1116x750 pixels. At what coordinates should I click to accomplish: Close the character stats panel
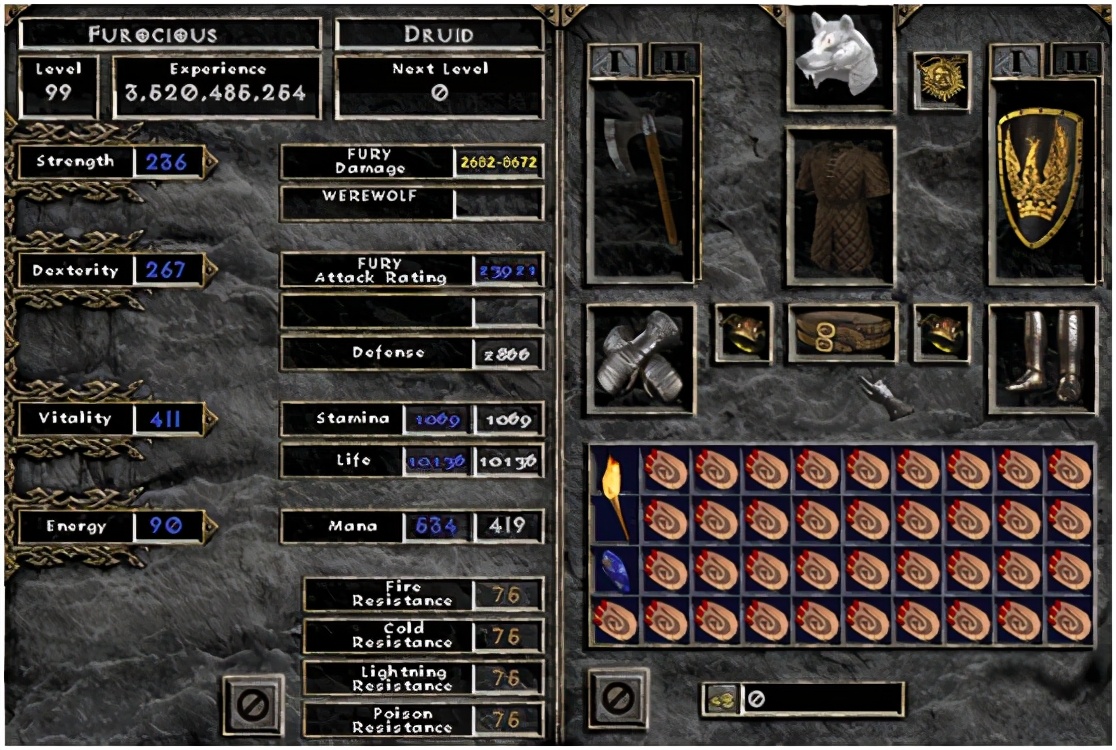pos(253,704)
